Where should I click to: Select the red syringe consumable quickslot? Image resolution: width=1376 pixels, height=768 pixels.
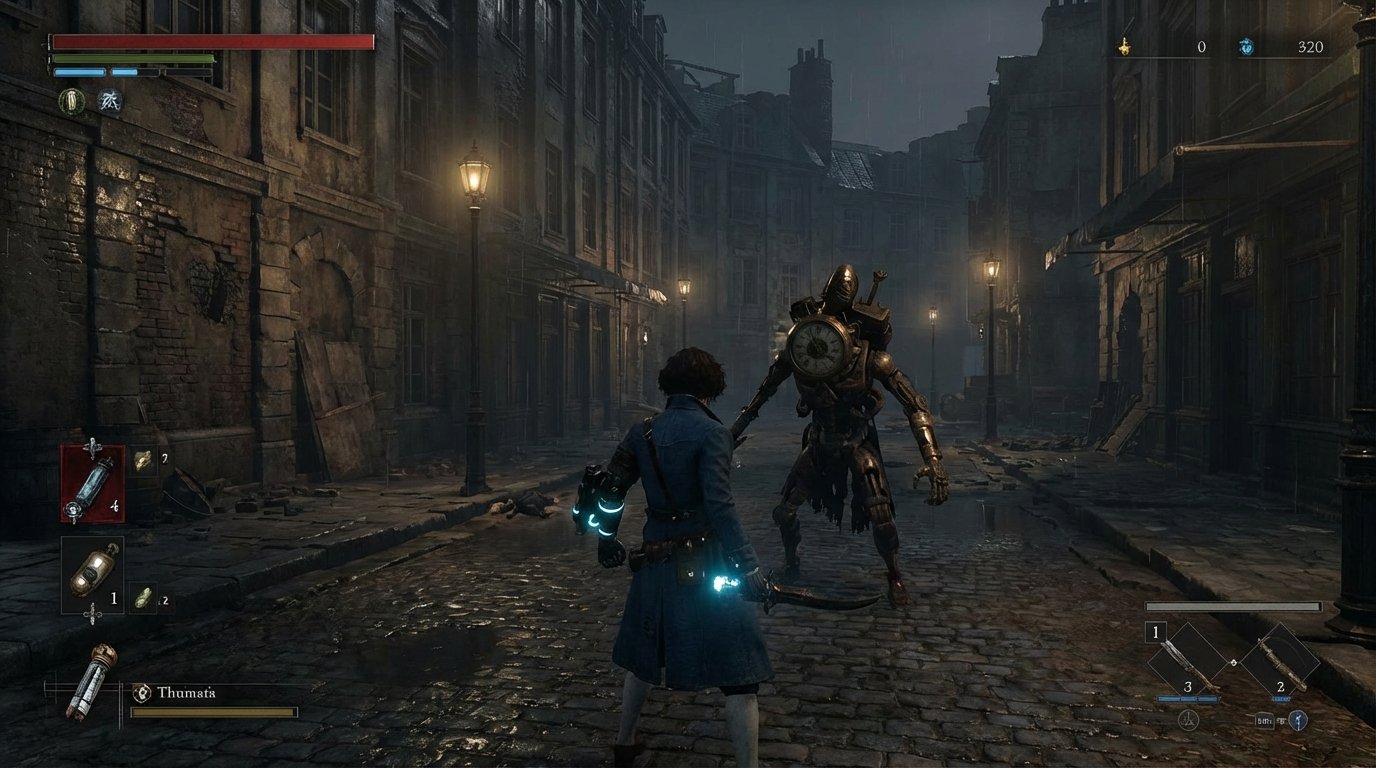94,482
